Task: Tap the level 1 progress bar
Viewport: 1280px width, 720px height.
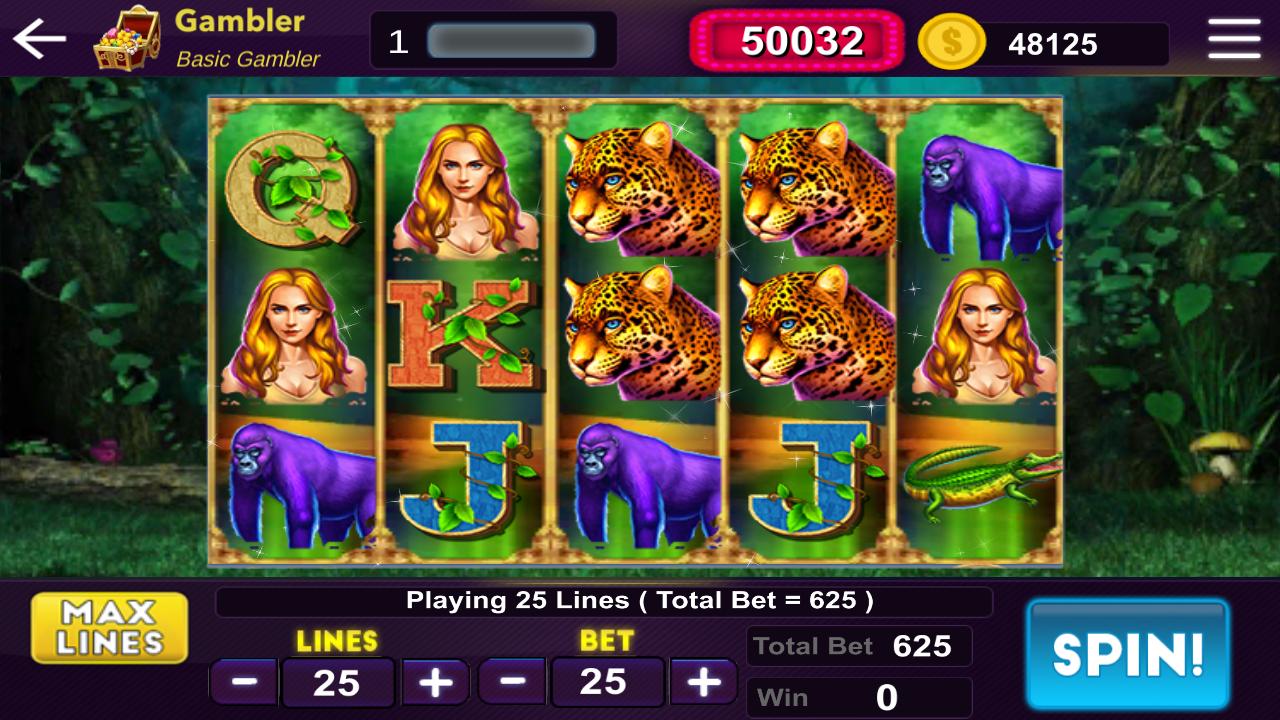Action: (494, 38)
